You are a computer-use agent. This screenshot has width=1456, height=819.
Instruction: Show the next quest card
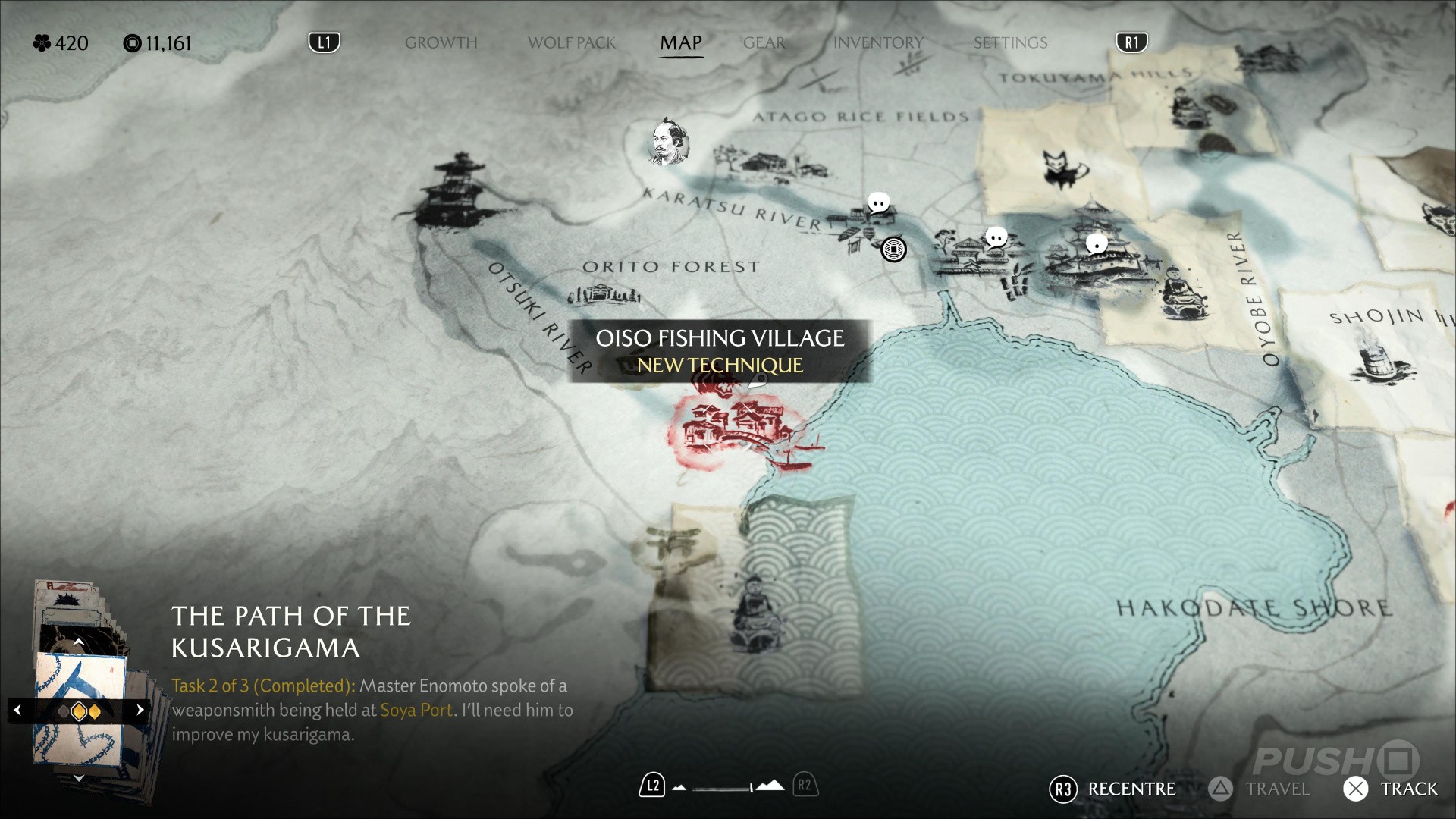click(140, 711)
